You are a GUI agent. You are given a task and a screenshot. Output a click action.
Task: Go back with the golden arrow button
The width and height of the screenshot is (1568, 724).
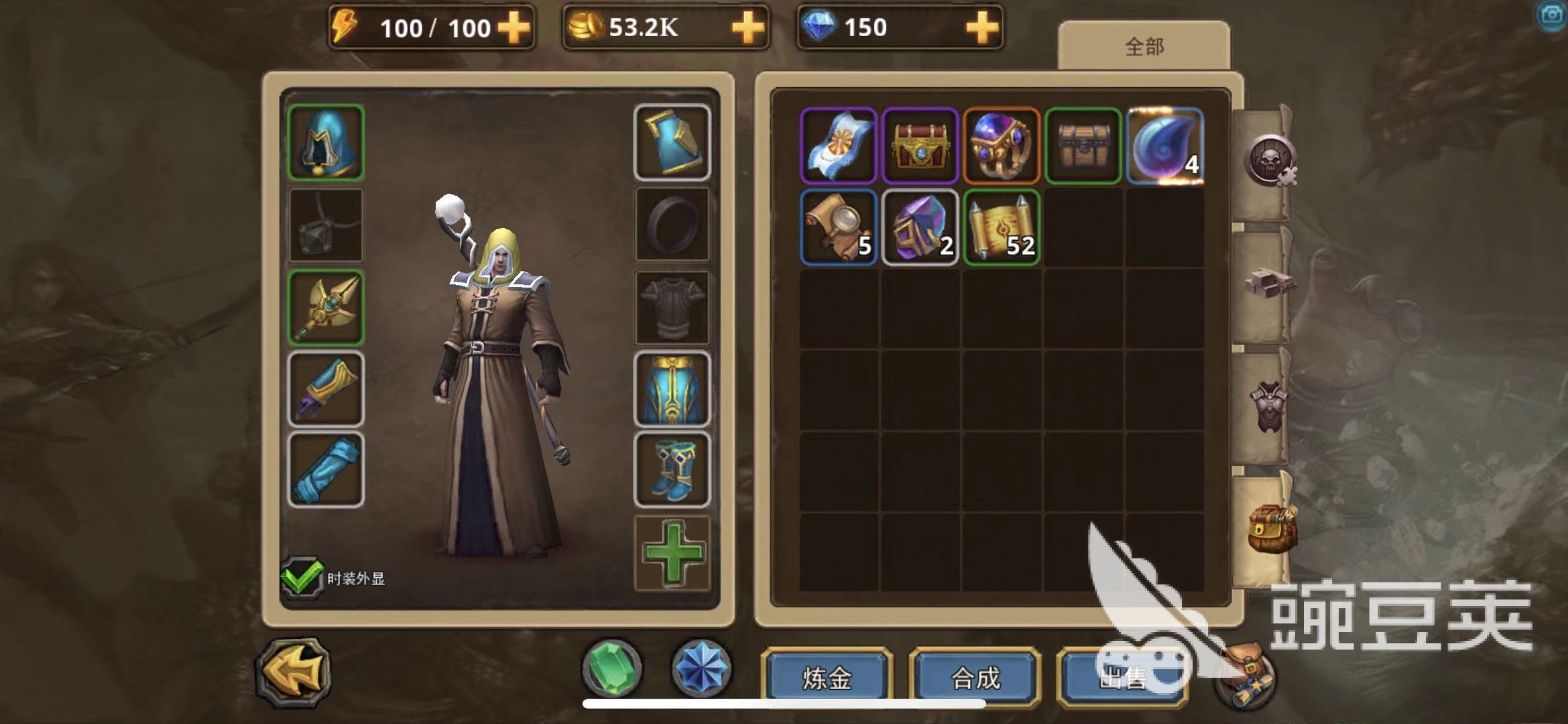tap(294, 672)
